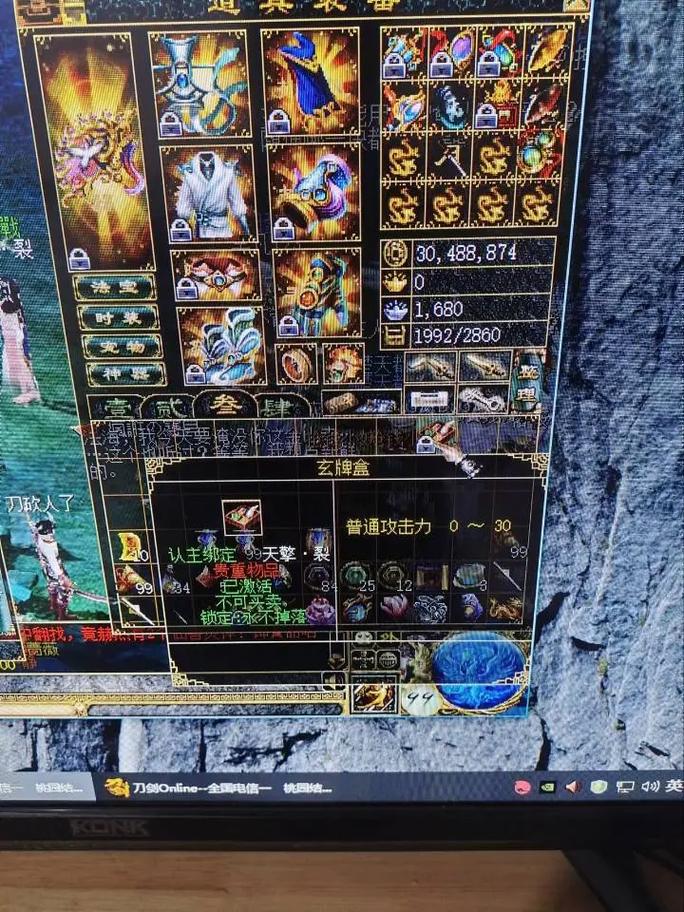Choose the blue feathered boots slot

tap(221, 345)
